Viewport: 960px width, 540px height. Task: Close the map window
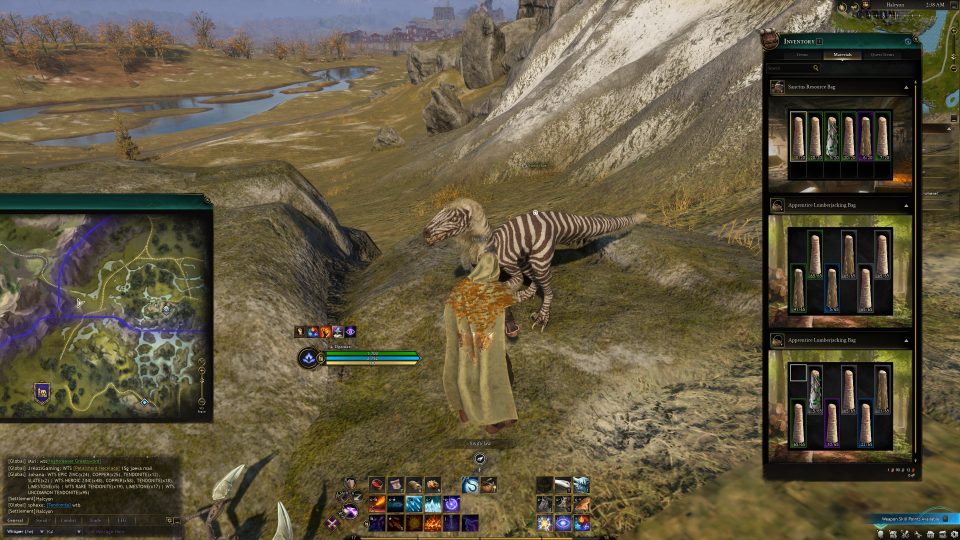[205, 201]
